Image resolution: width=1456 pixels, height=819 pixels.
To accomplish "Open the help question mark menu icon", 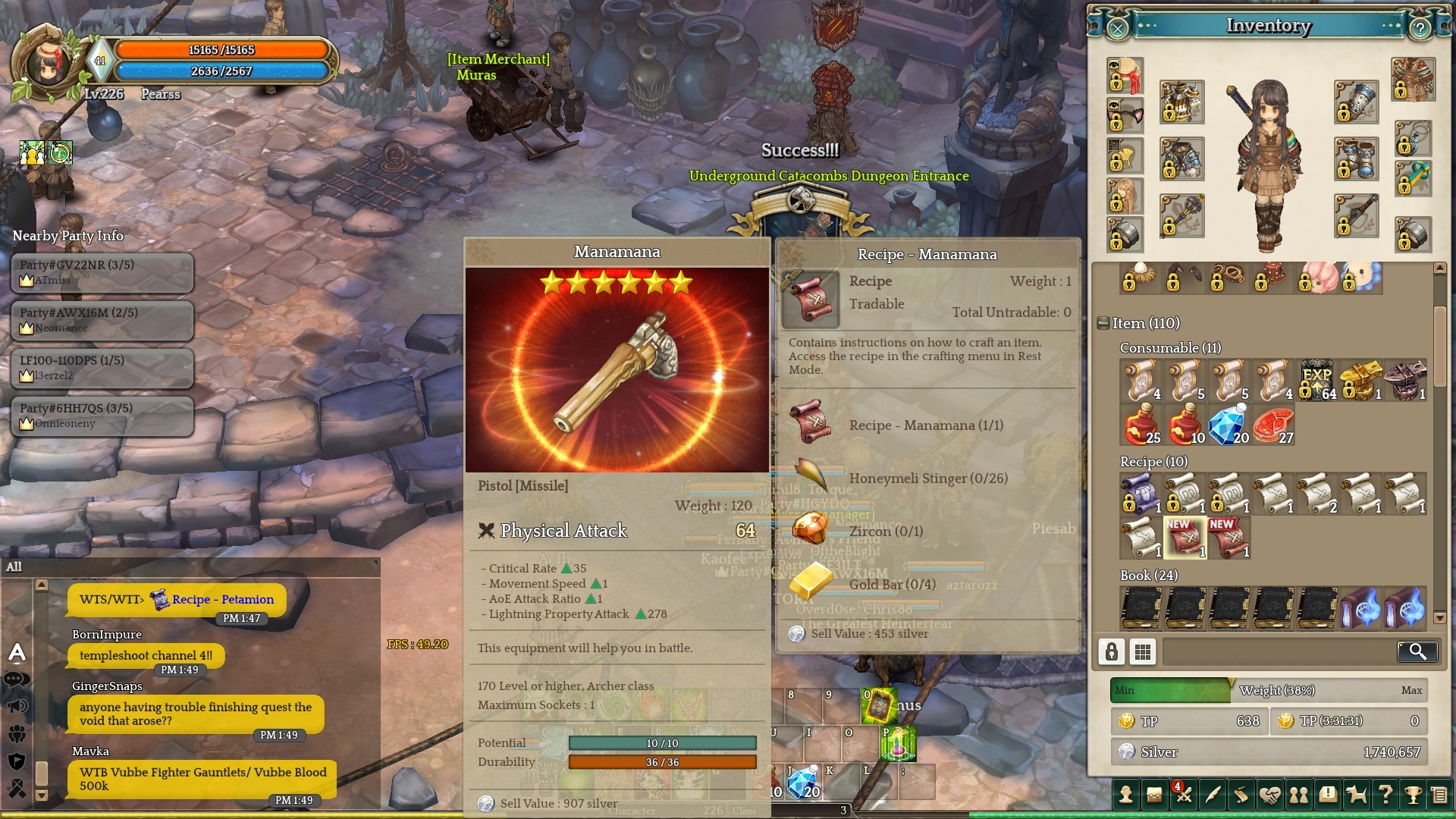I will [1385, 794].
